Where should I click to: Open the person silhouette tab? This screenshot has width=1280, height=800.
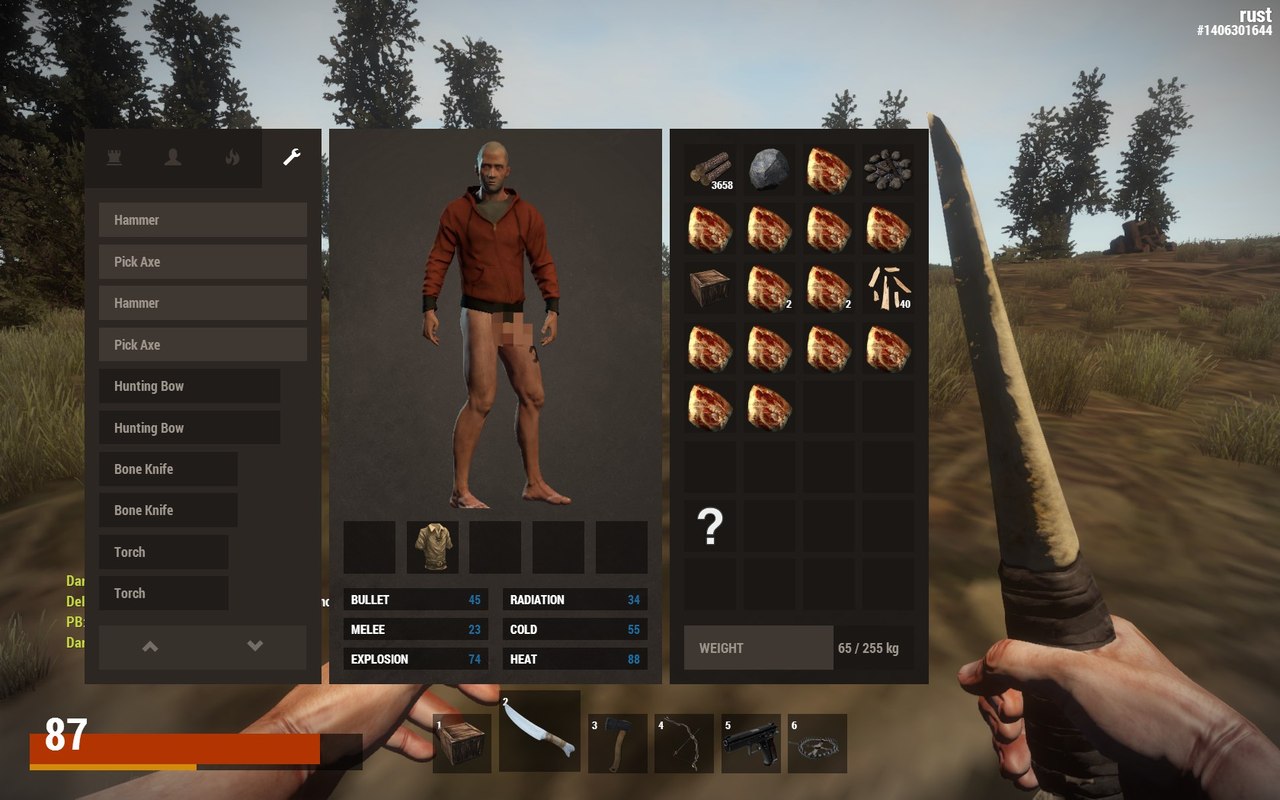click(173, 157)
